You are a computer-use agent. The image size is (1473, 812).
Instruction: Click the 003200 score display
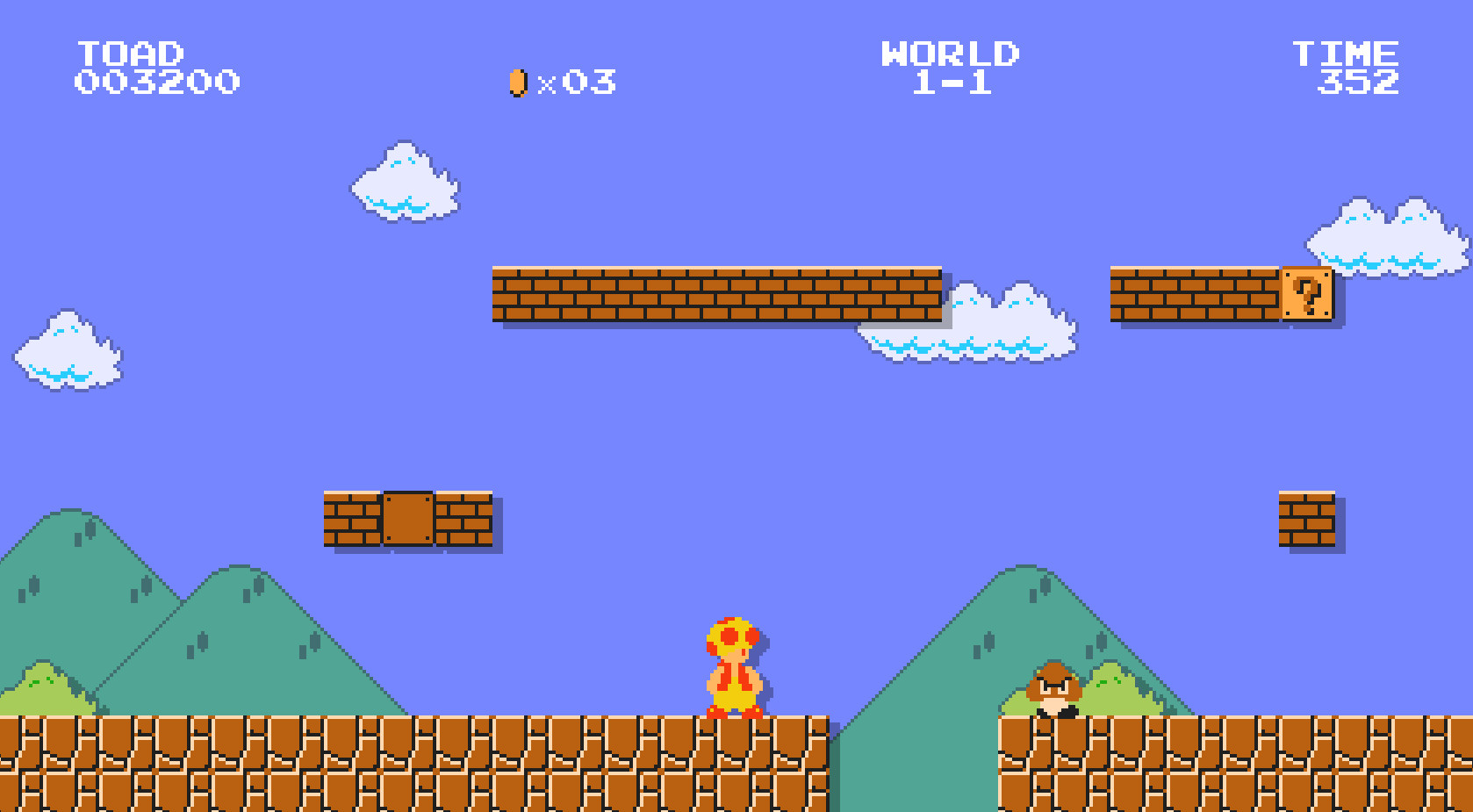pos(156,83)
